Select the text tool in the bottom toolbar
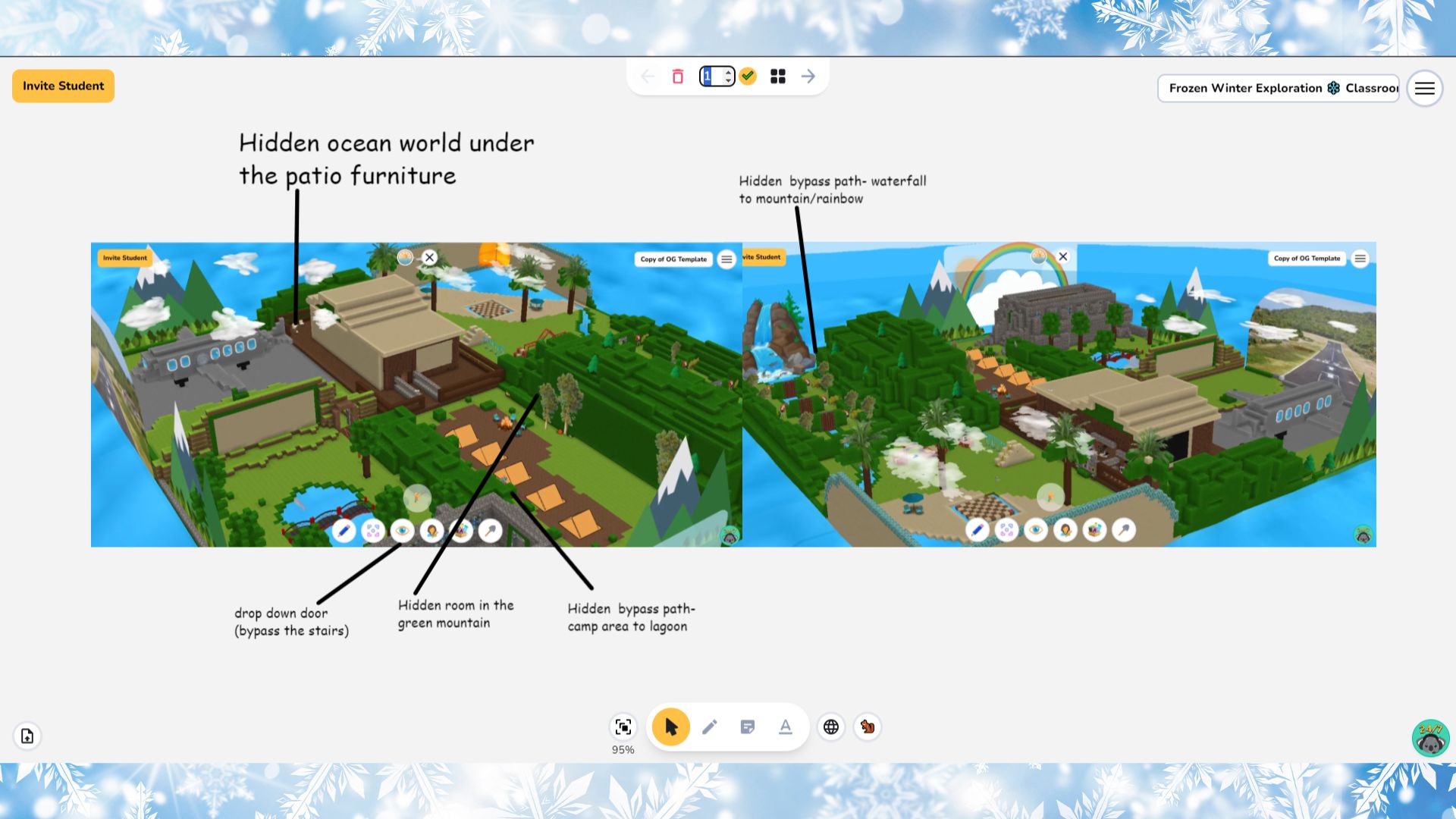The width and height of the screenshot is (1456, 819). [785, 726]
